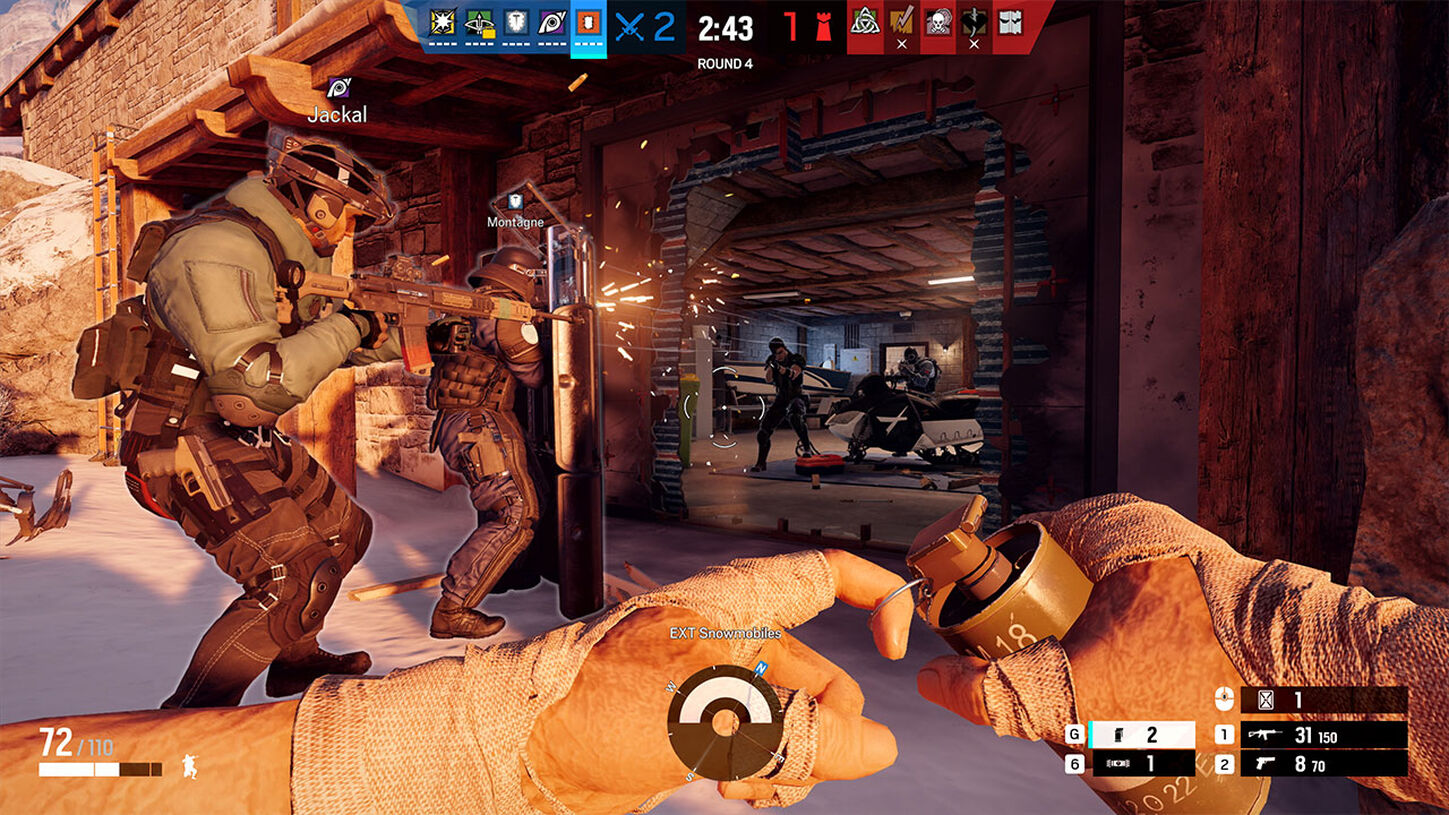Click the mouse-wheel unique ability indicator
This screenshot has height=815, width=1449.
[1224, 698]
